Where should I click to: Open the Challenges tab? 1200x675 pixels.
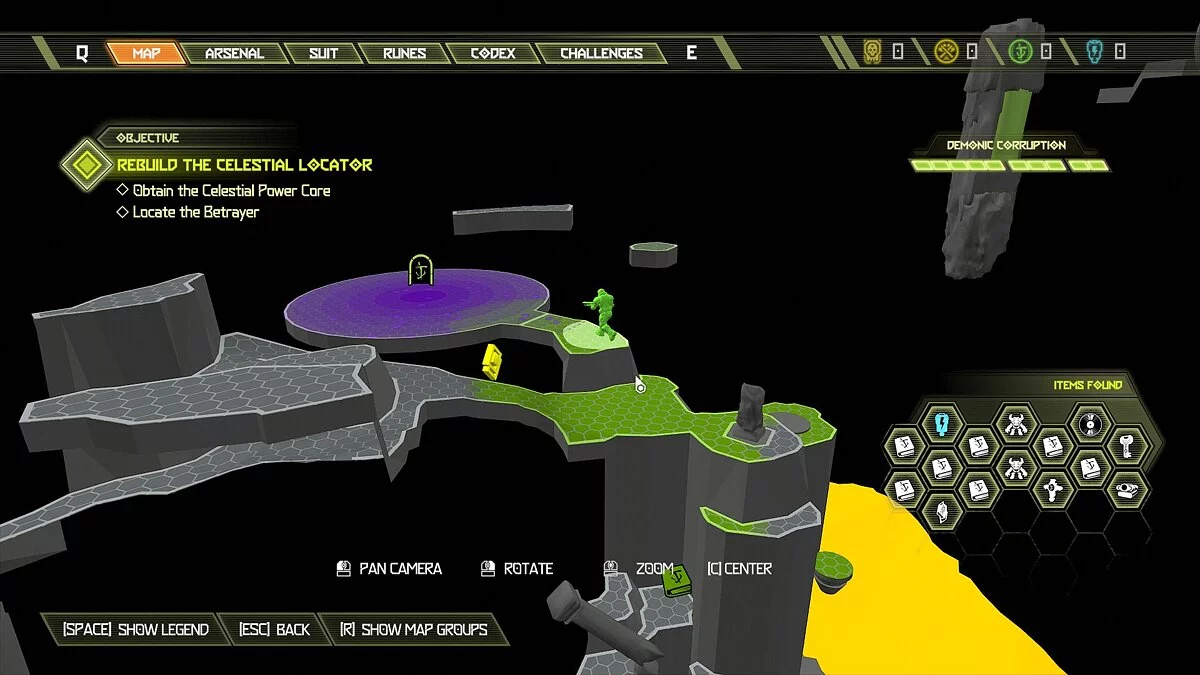[601, 53]
